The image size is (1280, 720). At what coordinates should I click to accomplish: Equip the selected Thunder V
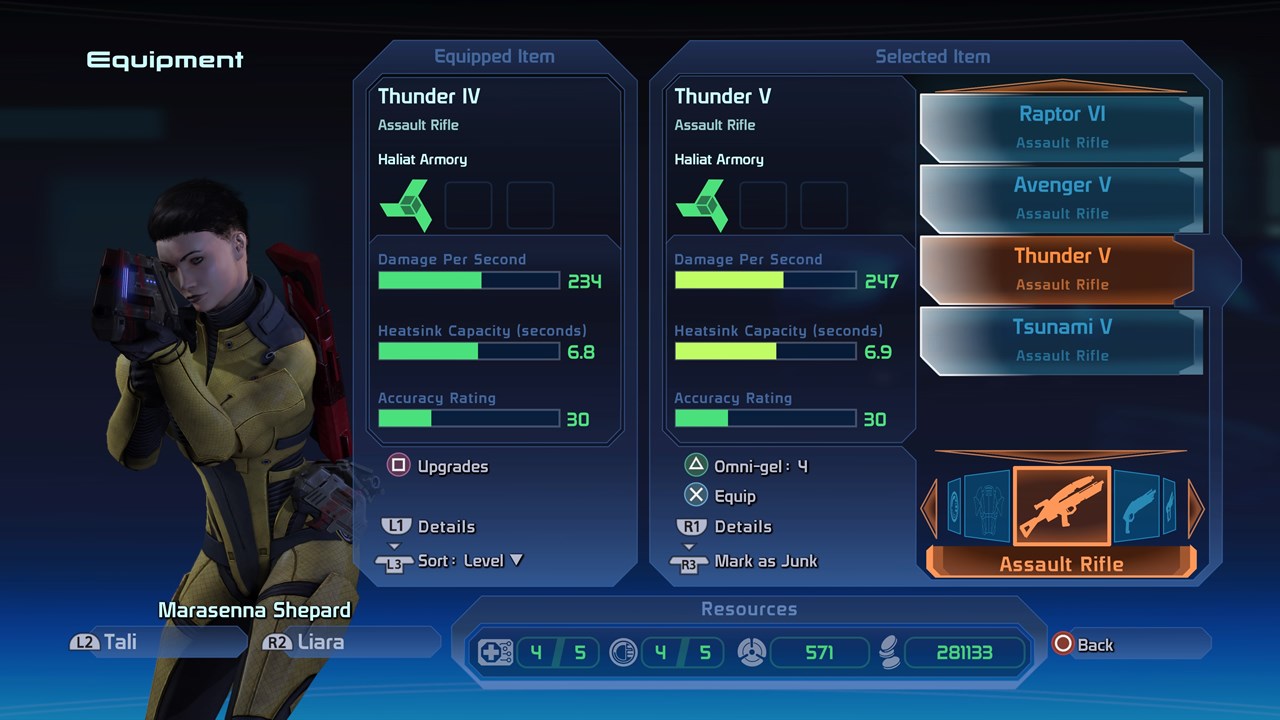point(720,496)
